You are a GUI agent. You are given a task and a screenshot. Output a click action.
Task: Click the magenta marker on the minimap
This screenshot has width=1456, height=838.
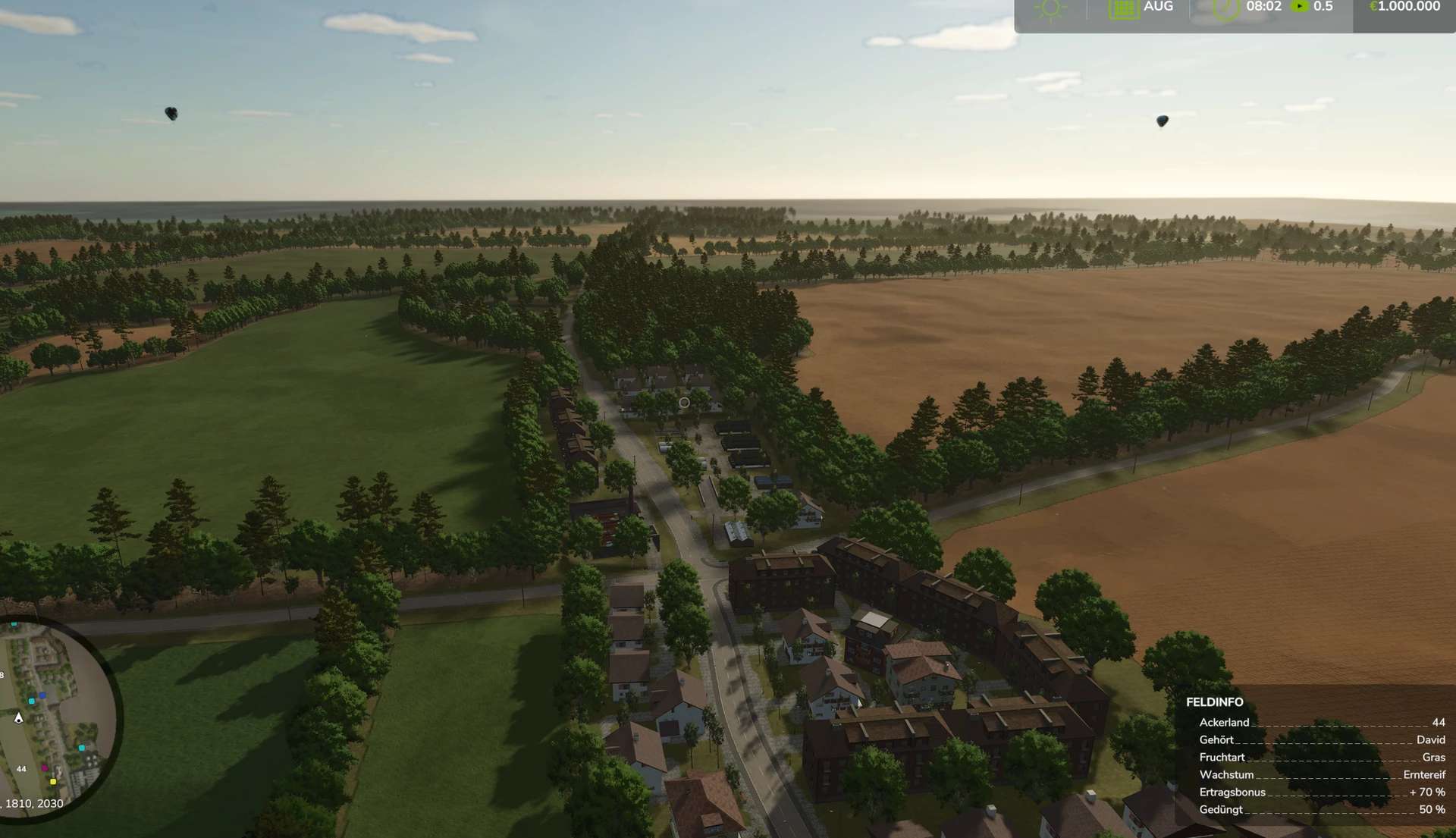(x=45, y=768)
